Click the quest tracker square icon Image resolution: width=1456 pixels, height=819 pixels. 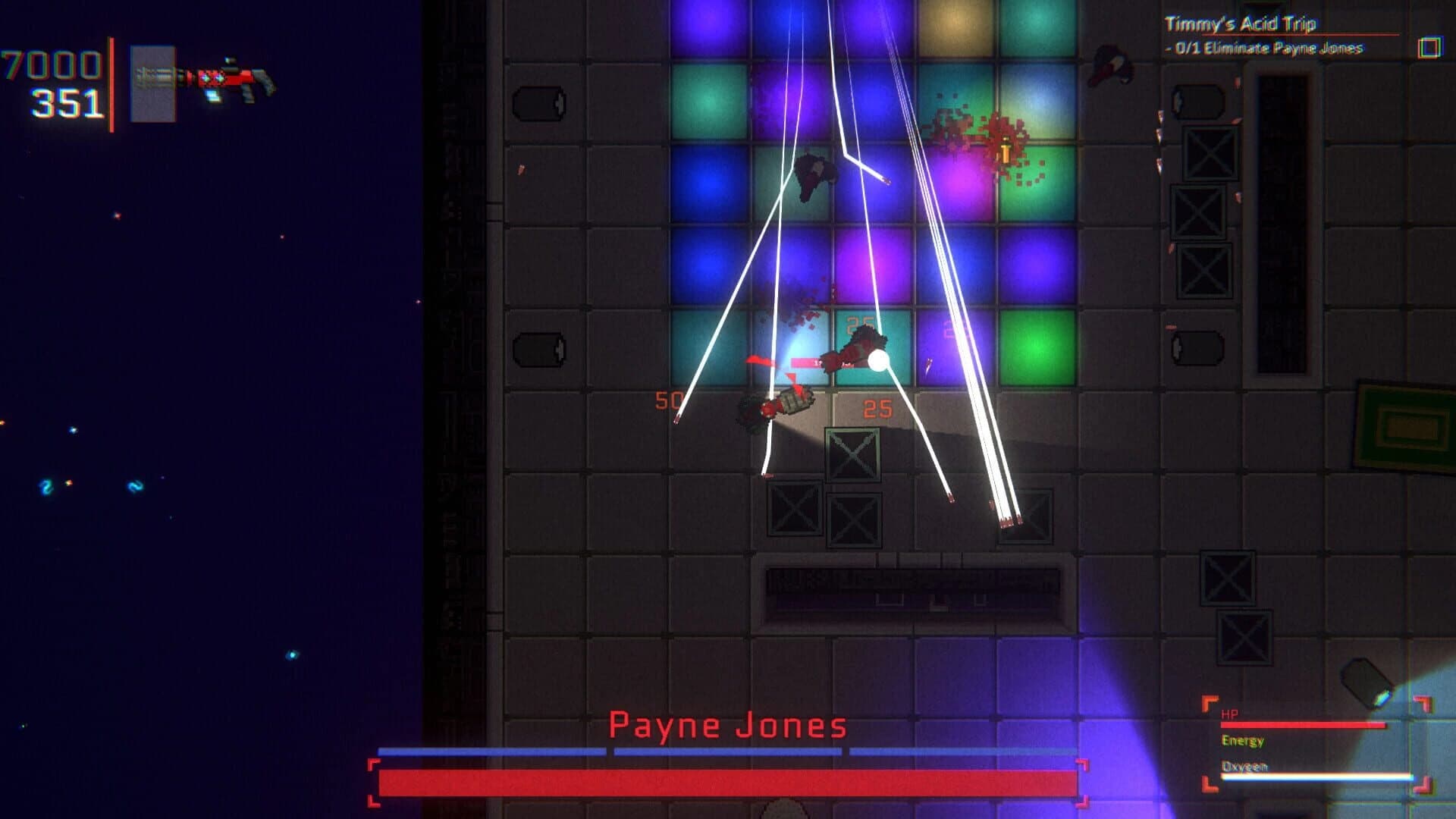[1429, 48]
